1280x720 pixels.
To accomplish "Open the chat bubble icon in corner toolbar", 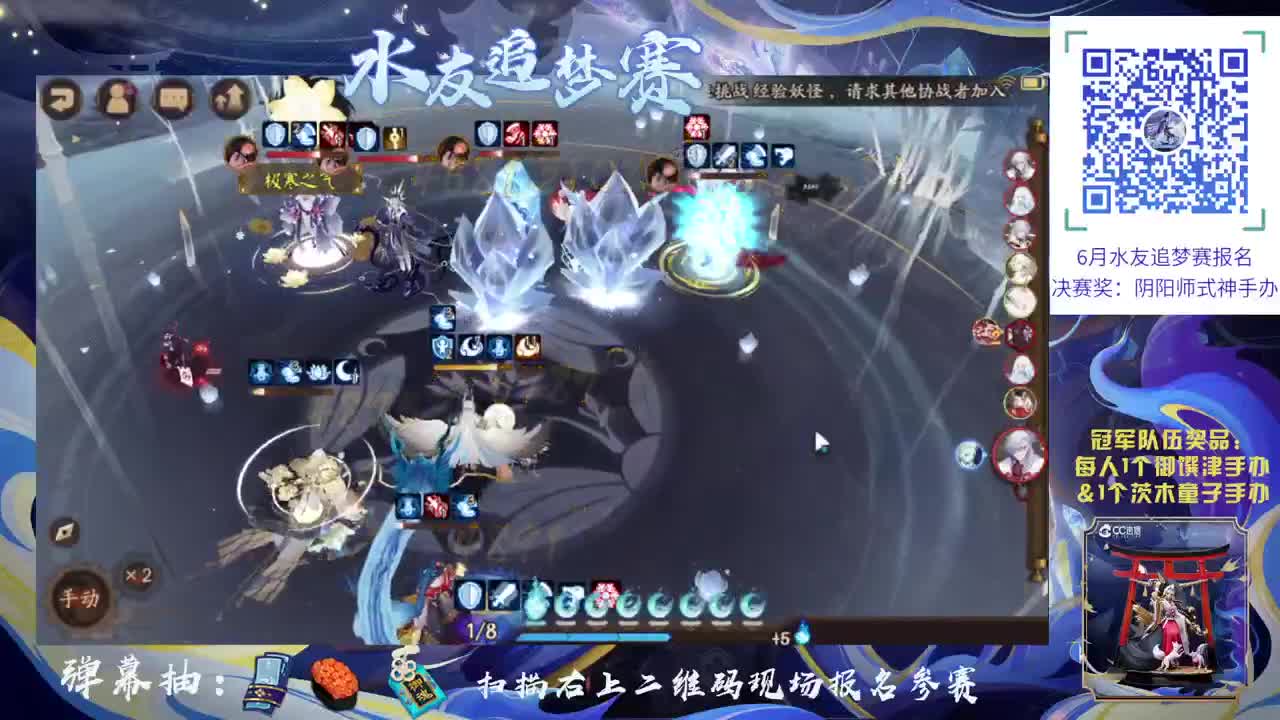I will (x=172, y=100).
